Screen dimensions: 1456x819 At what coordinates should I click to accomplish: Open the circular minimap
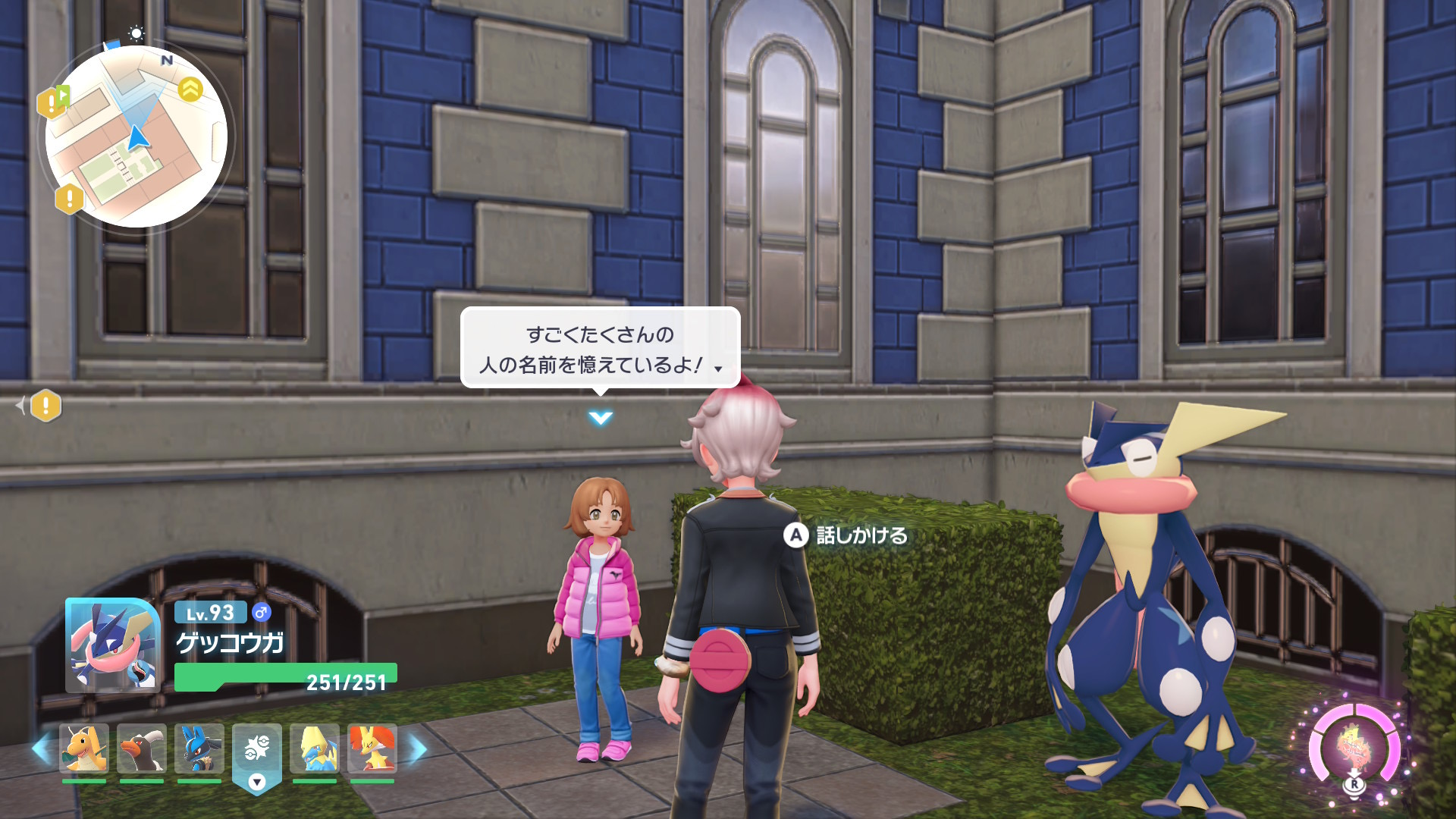(x=136, y=137)
